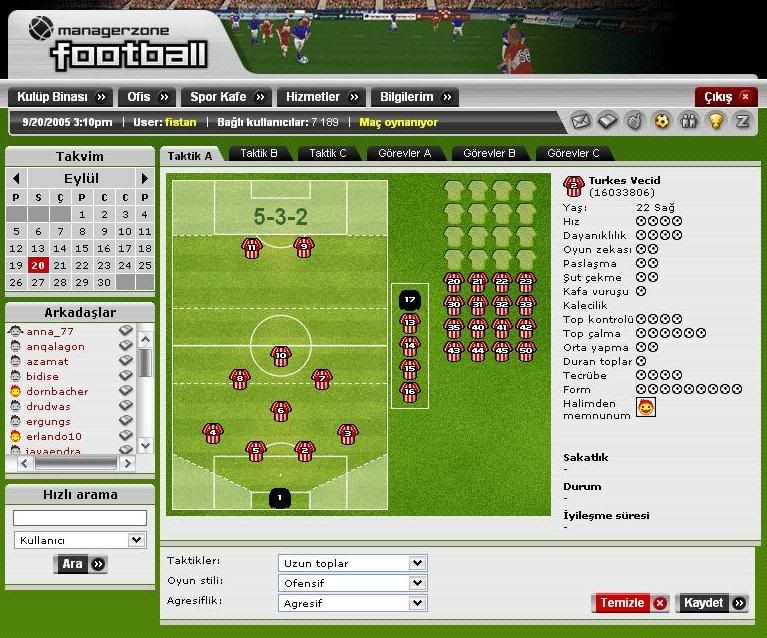Click the Ara search button
The width and height of the screenshot is (767, 638).
tap(80, 564)
